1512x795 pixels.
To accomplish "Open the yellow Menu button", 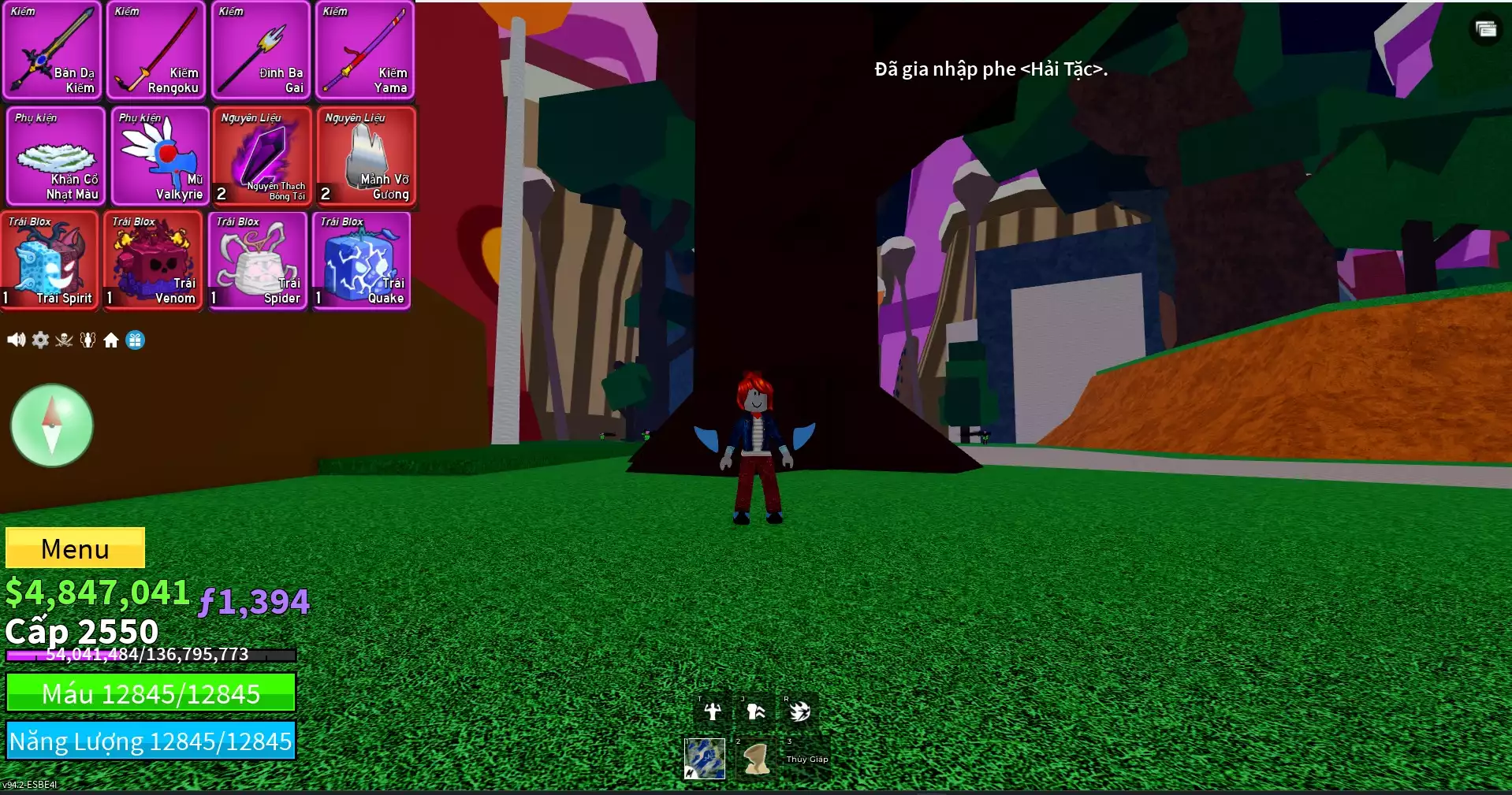I will [75, 548].
